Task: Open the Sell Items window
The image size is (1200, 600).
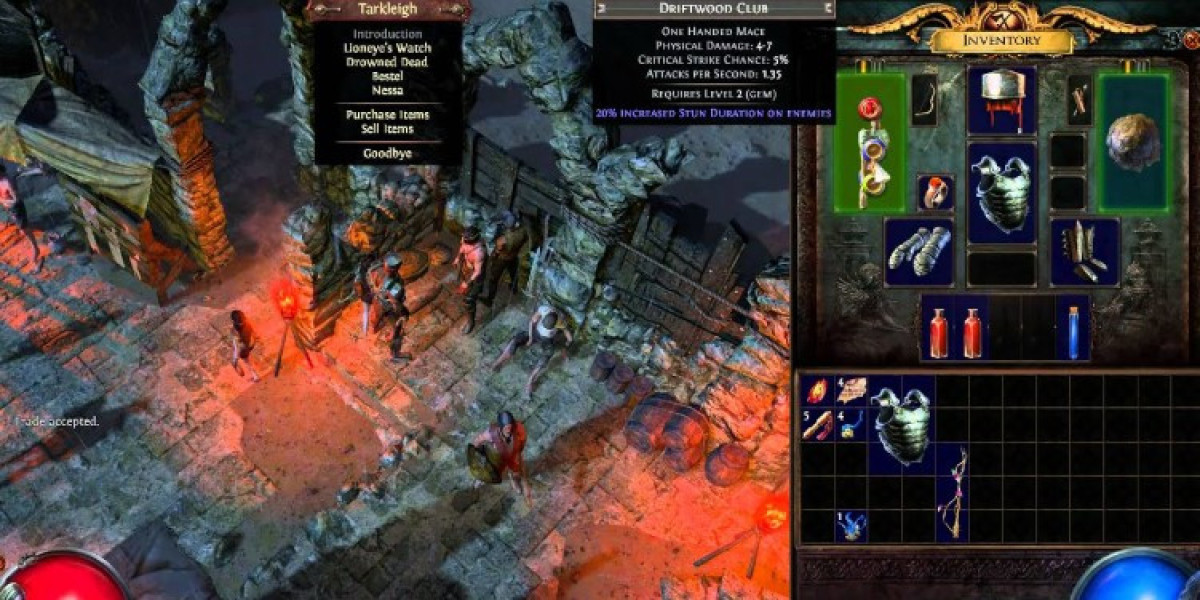Action: pos(387,129)
